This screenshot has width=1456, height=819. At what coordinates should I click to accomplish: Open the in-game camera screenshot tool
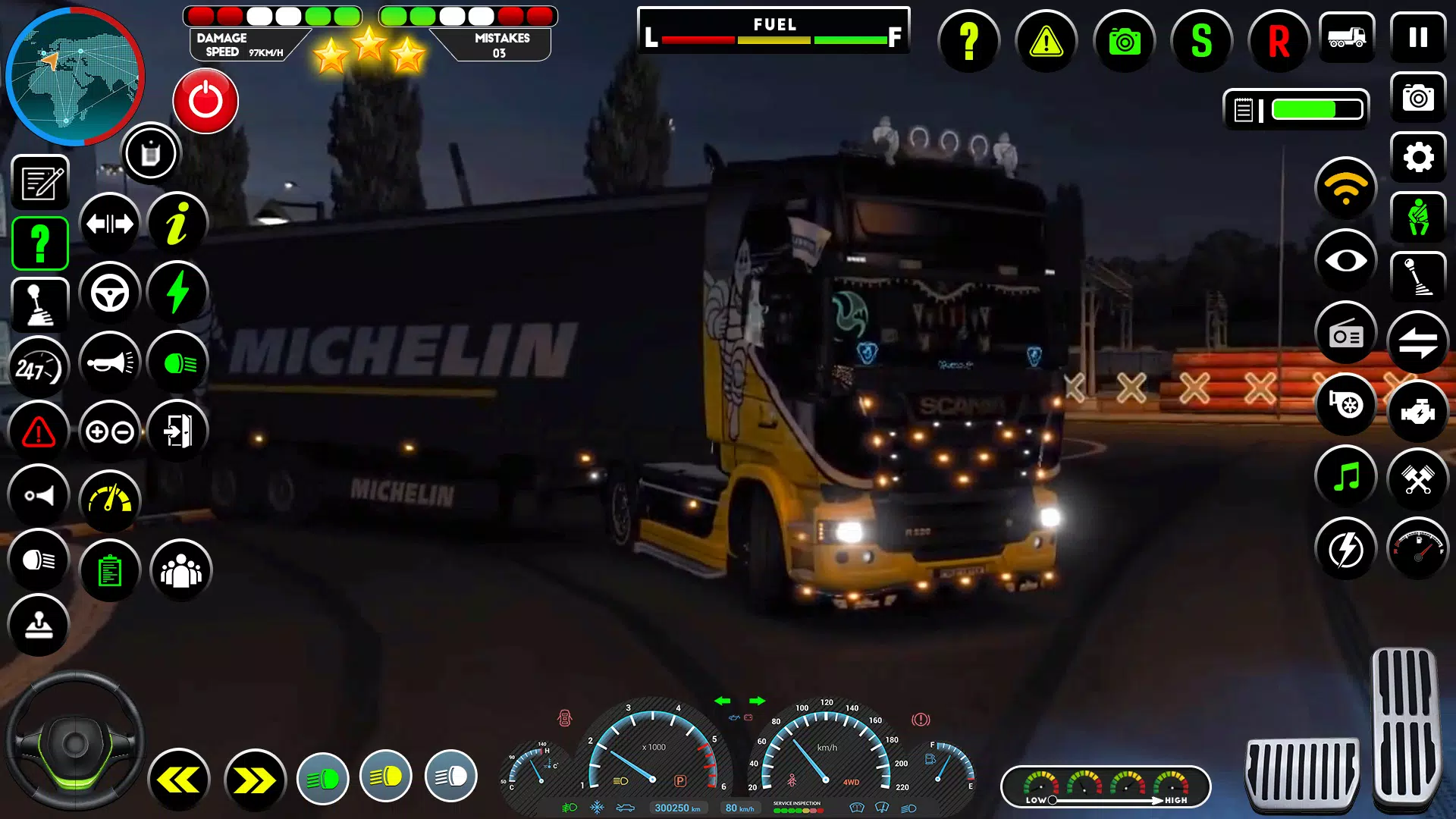(1124, 42)
